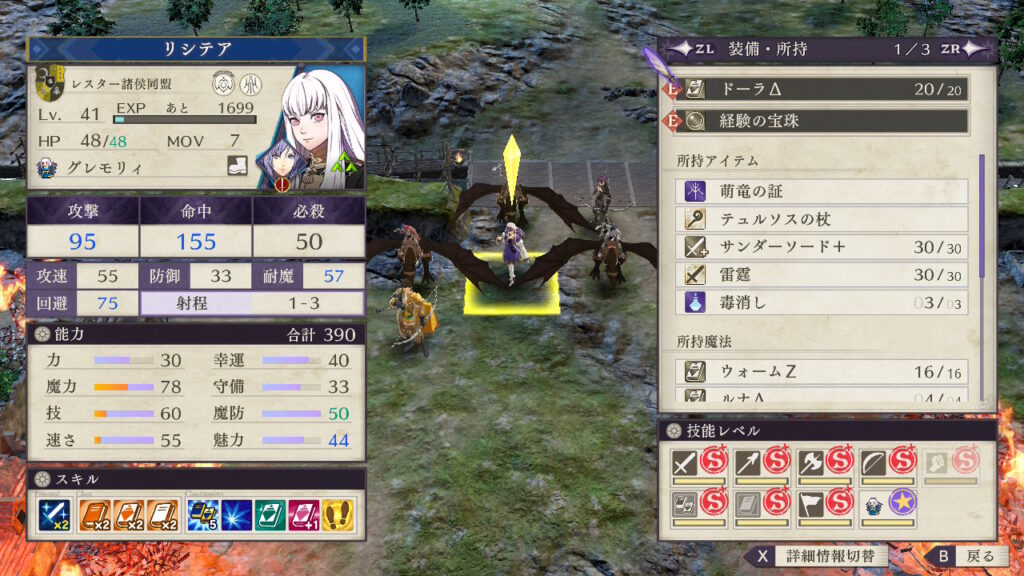The height and width of the screenshot is (576, 1024).
Task: Select the yellow footprints skill icon
Action: coord(337,515)
